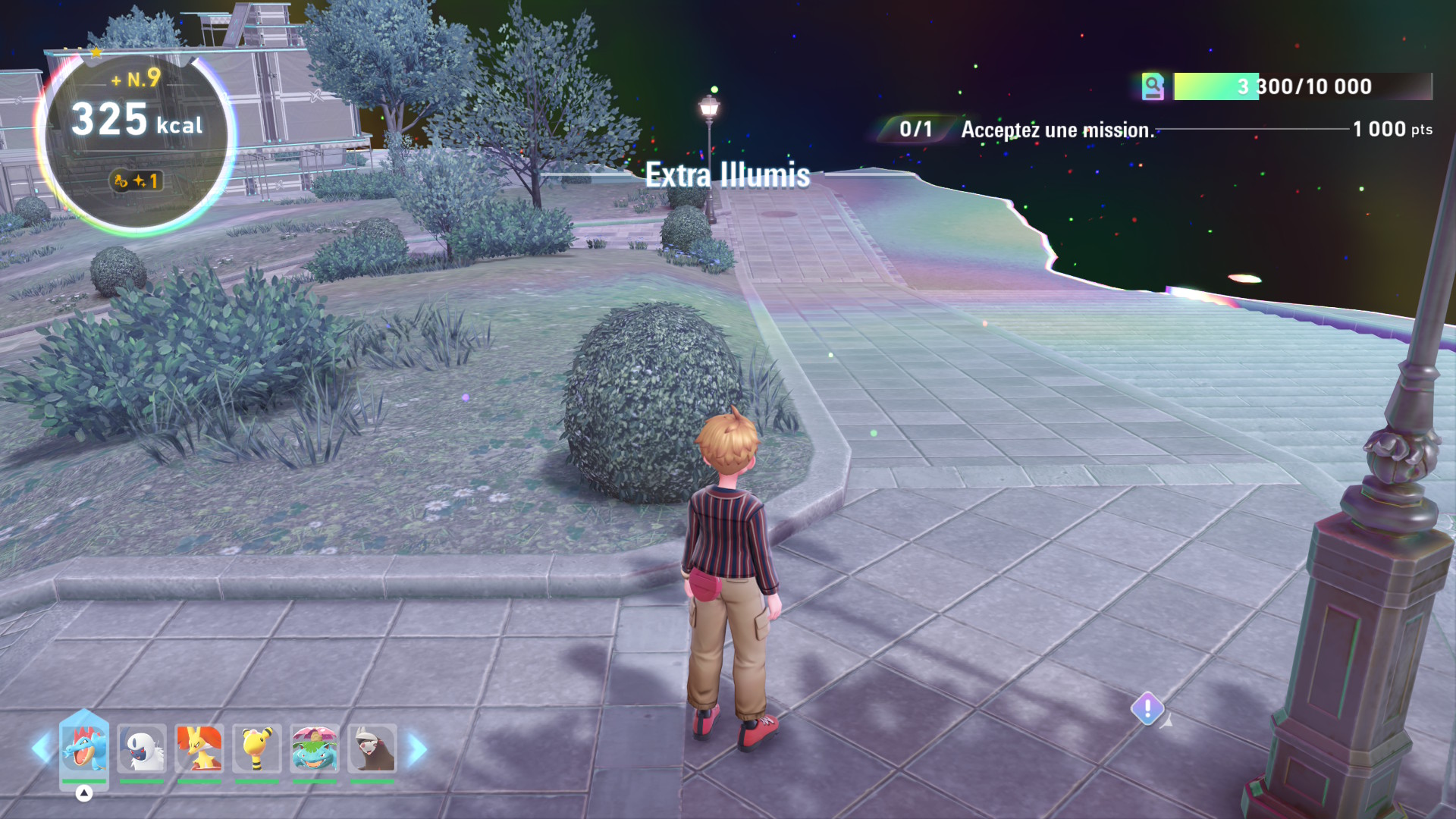The image size is (1456, 819).
Task: Pick Ampharos from the party bar
Action: click(x=257, y=748)
